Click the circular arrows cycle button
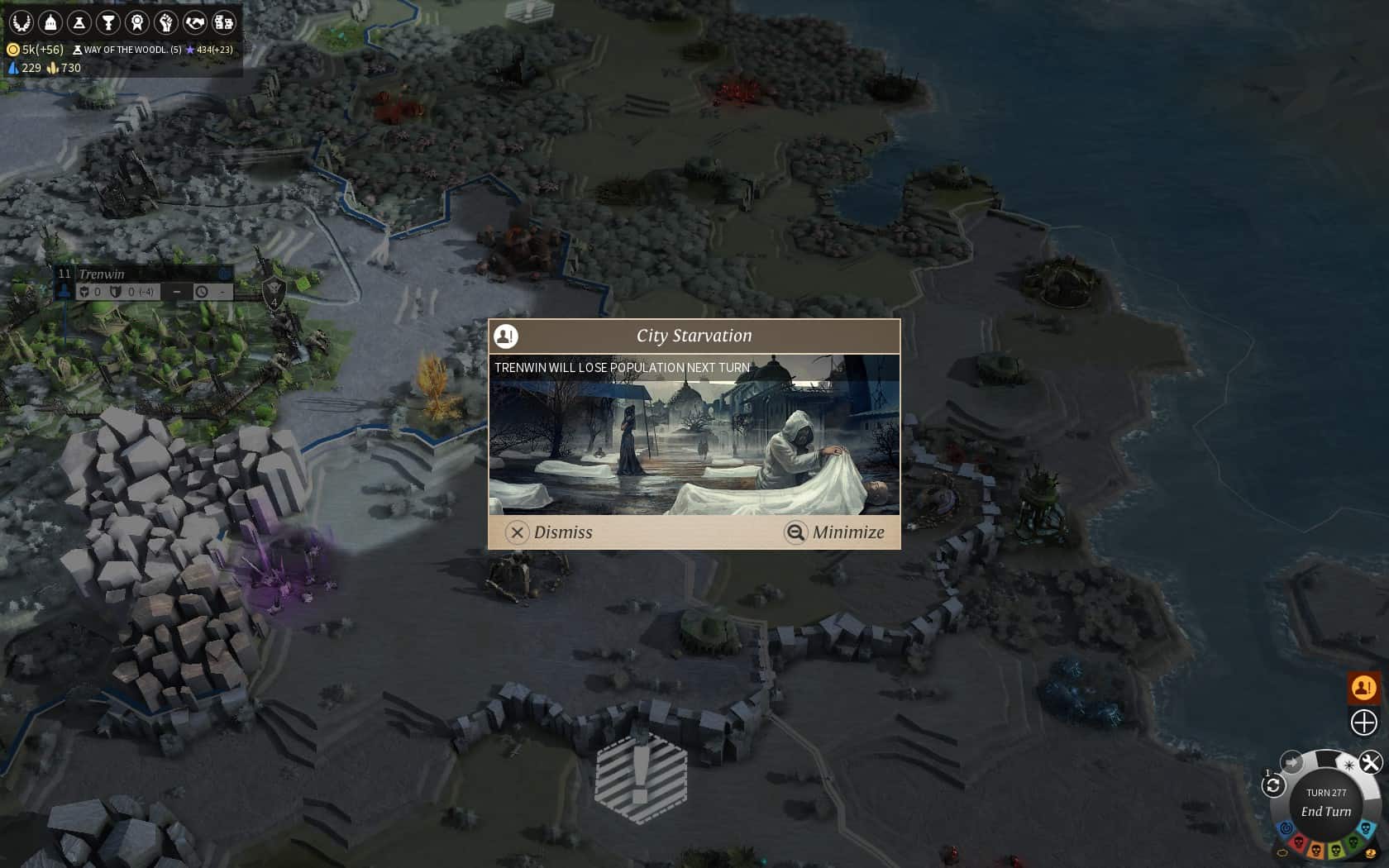Screen dimensions: 1389x868 [x=1273, y=785]
